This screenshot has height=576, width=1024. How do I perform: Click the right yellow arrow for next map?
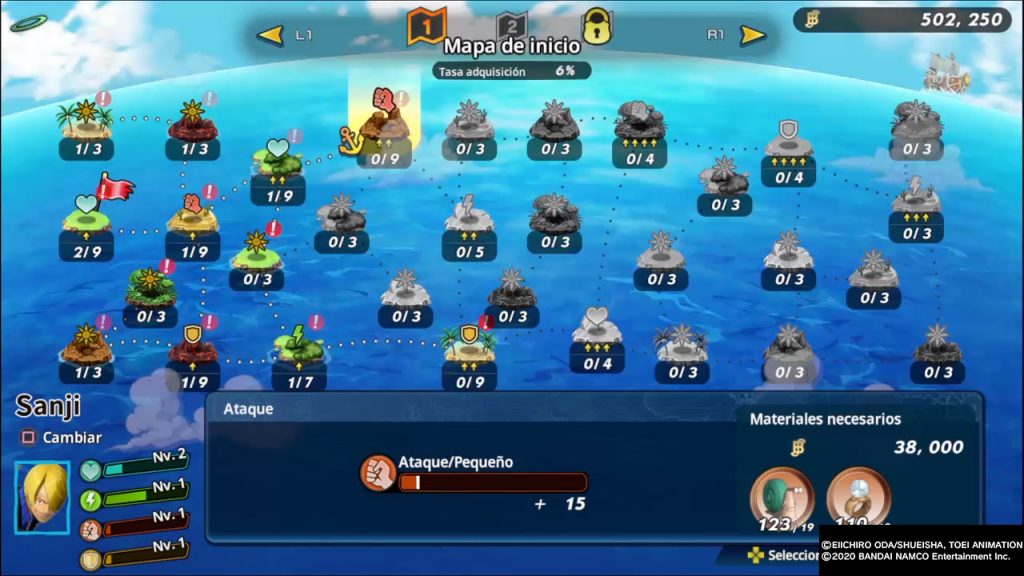(x=752, y=36)
